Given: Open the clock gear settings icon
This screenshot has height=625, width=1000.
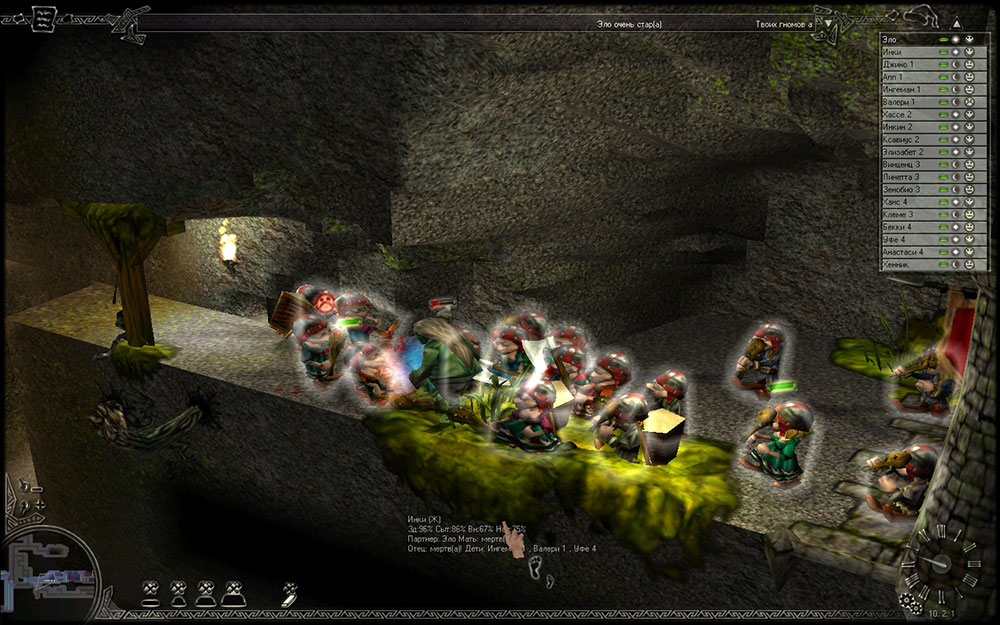Looking at the screenshot, I should coord(908,601).
